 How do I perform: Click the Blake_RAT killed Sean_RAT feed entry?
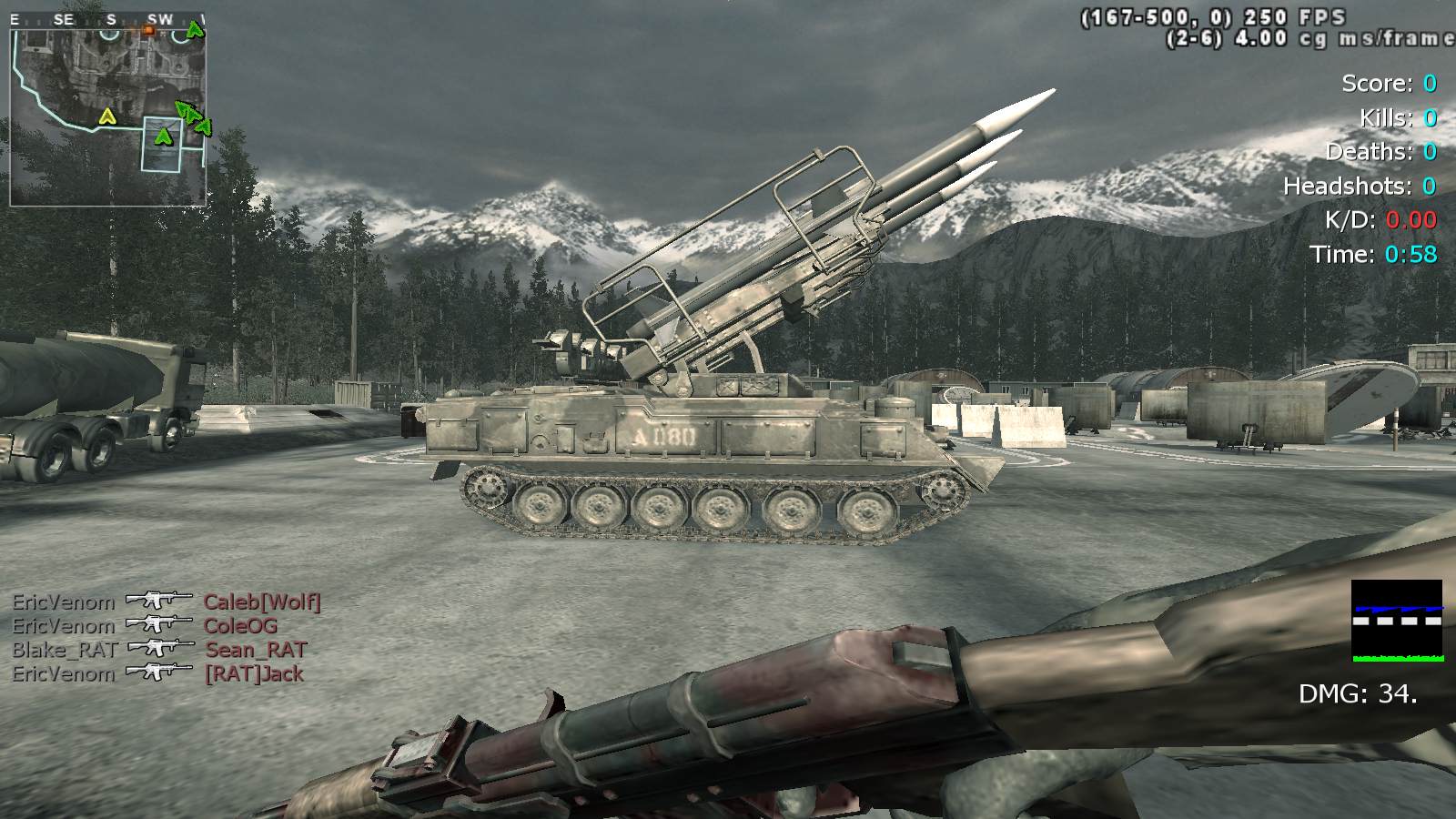(x=160, y=650)
